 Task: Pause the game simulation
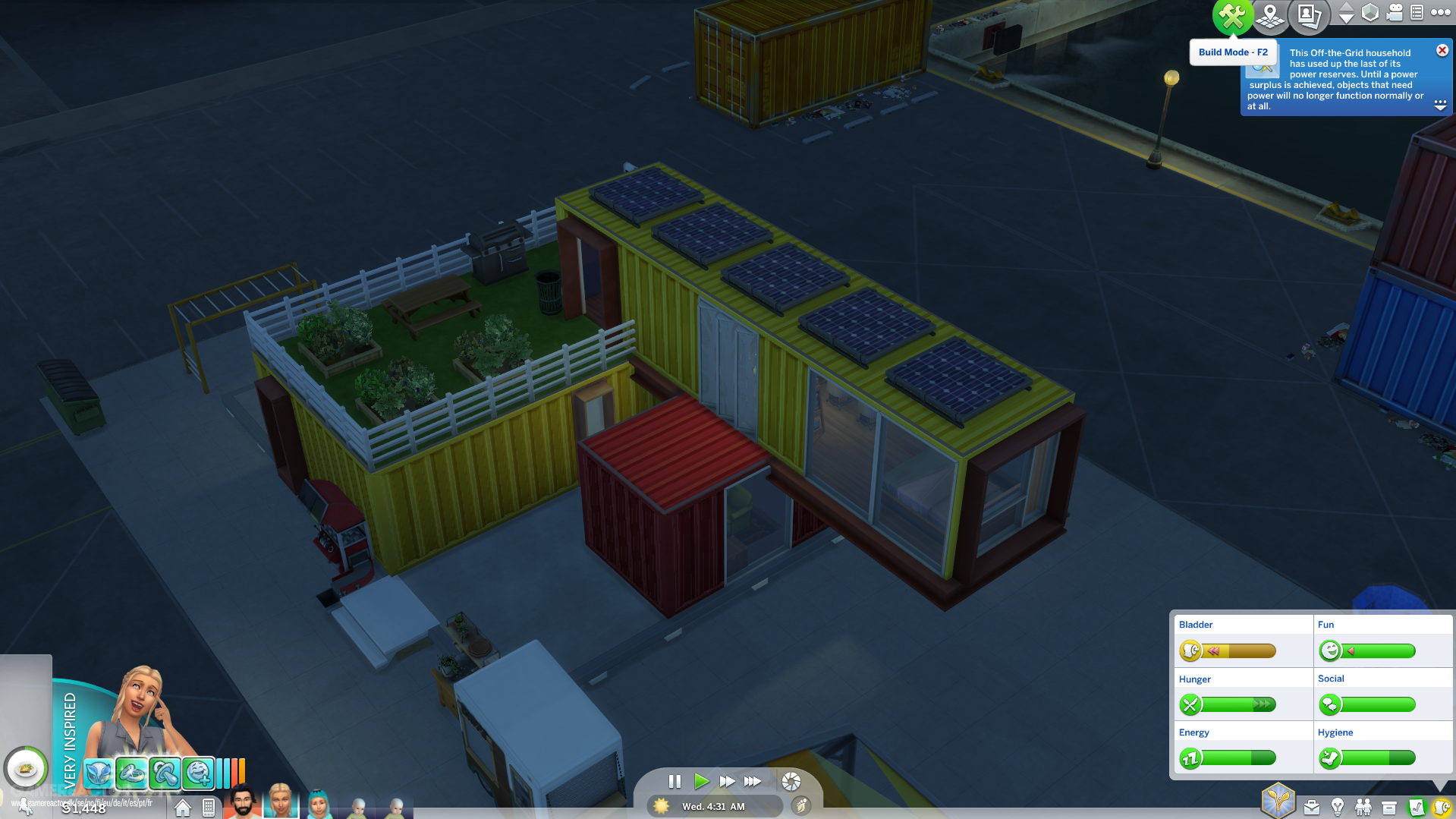point(674,781)
